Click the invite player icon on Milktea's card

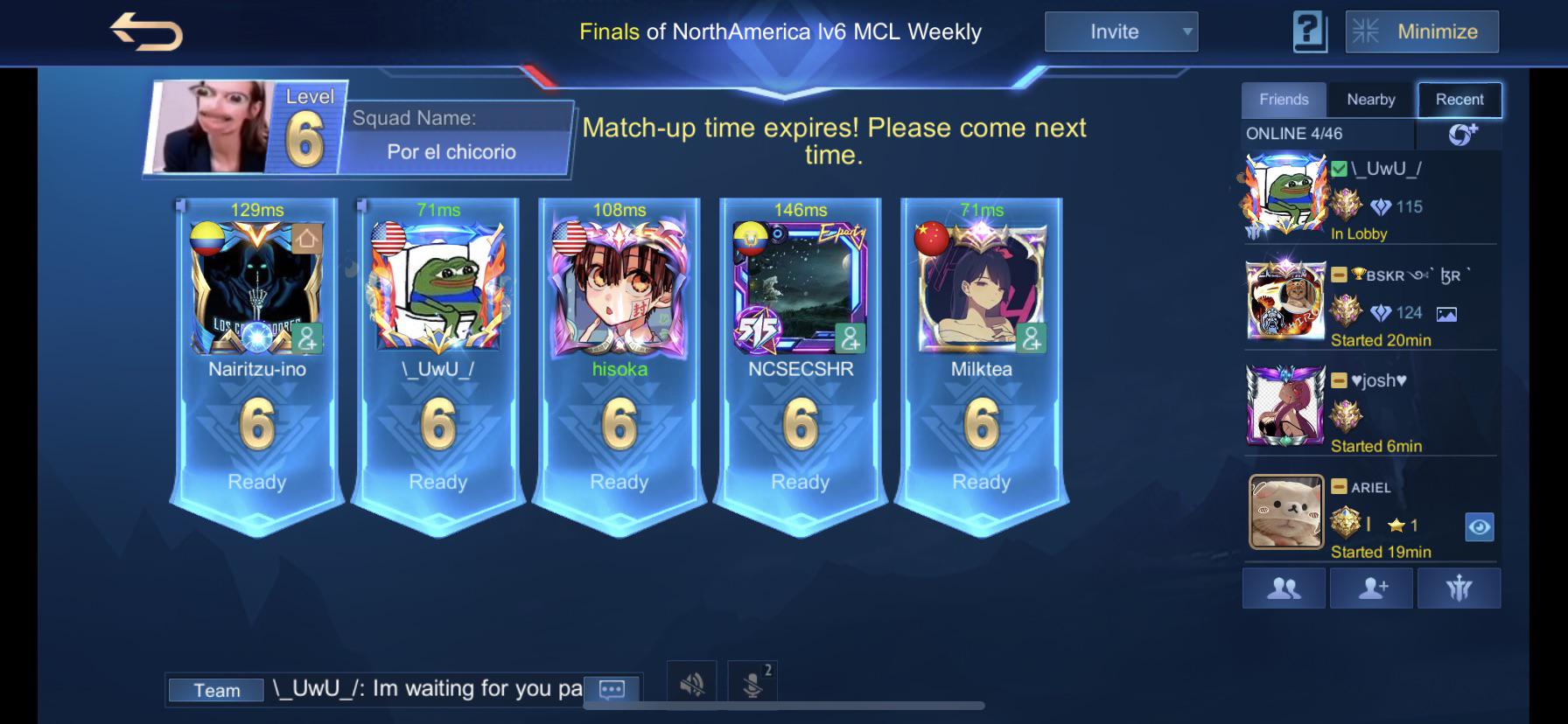click(x=1031, y=338)
